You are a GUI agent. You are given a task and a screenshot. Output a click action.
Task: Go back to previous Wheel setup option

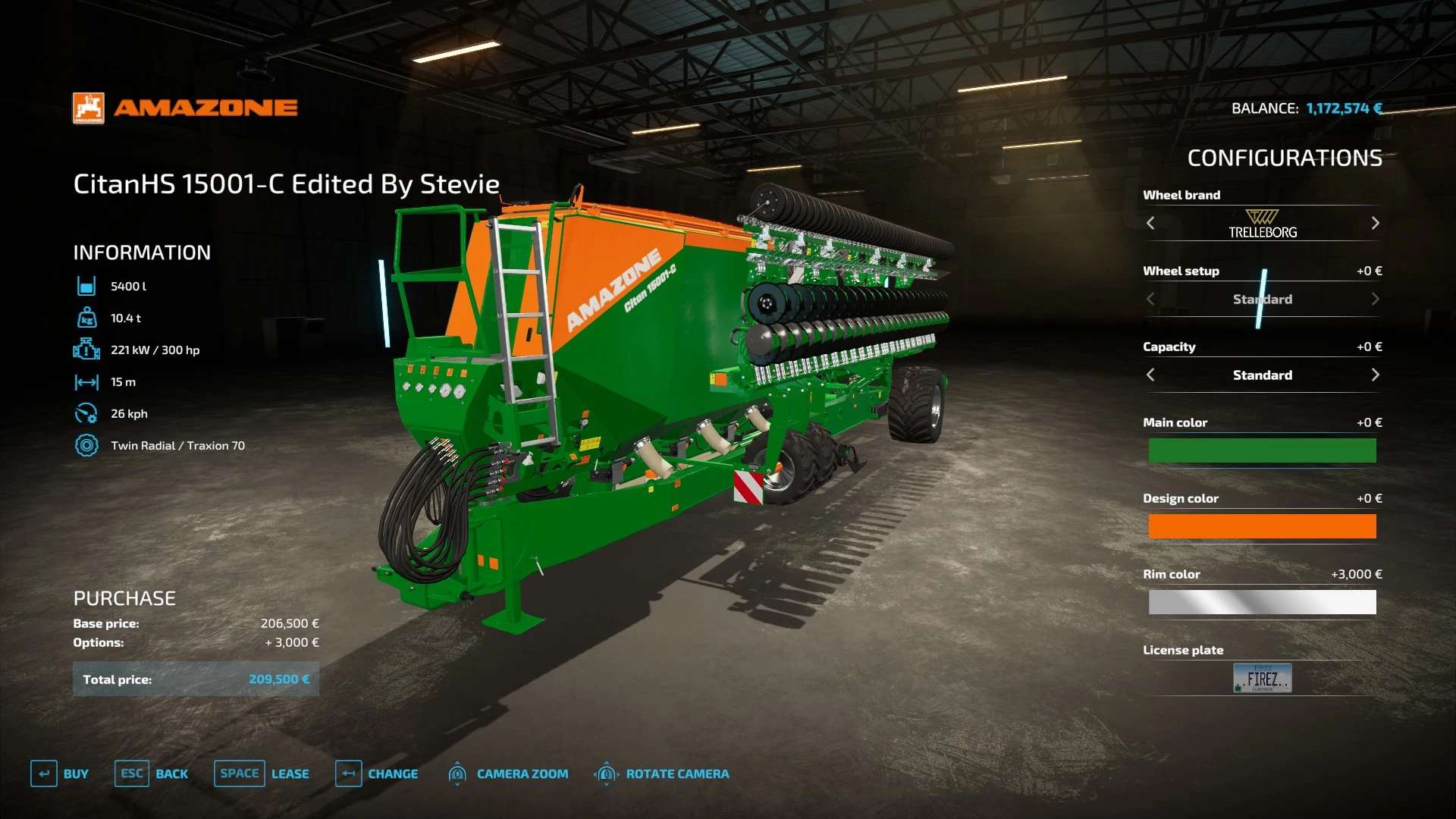(1150, 299)
